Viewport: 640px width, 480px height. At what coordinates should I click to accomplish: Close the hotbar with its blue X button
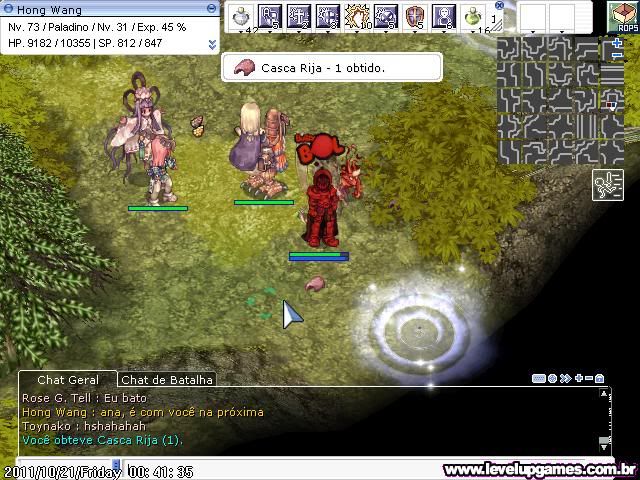pyautogui.click(x=500, y=5)
